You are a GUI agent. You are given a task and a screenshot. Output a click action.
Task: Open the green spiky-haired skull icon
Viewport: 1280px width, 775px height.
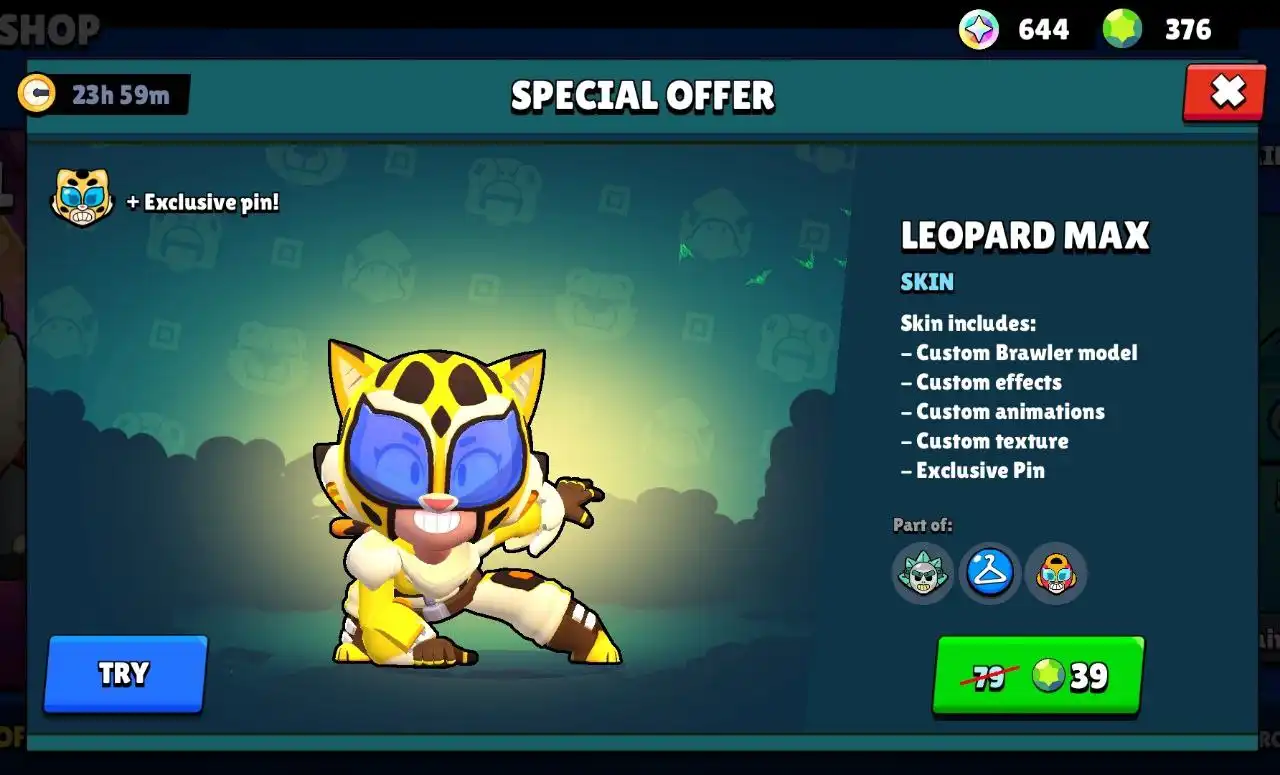(x=922, y=574)
